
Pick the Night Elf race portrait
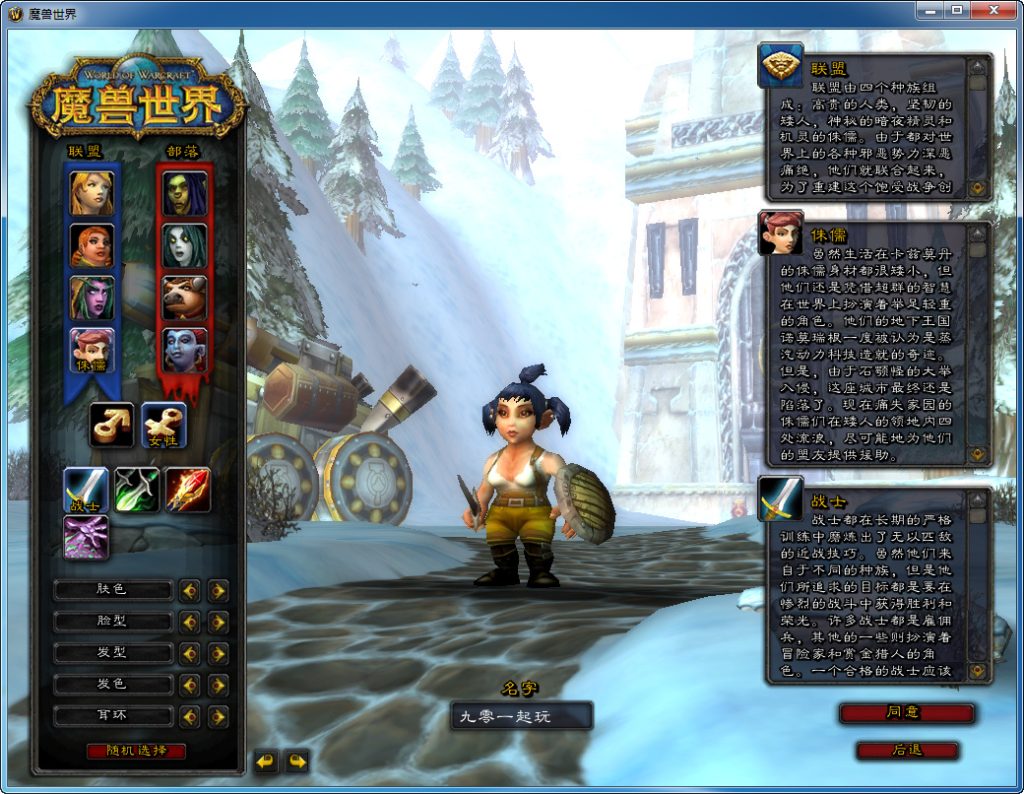91,297
